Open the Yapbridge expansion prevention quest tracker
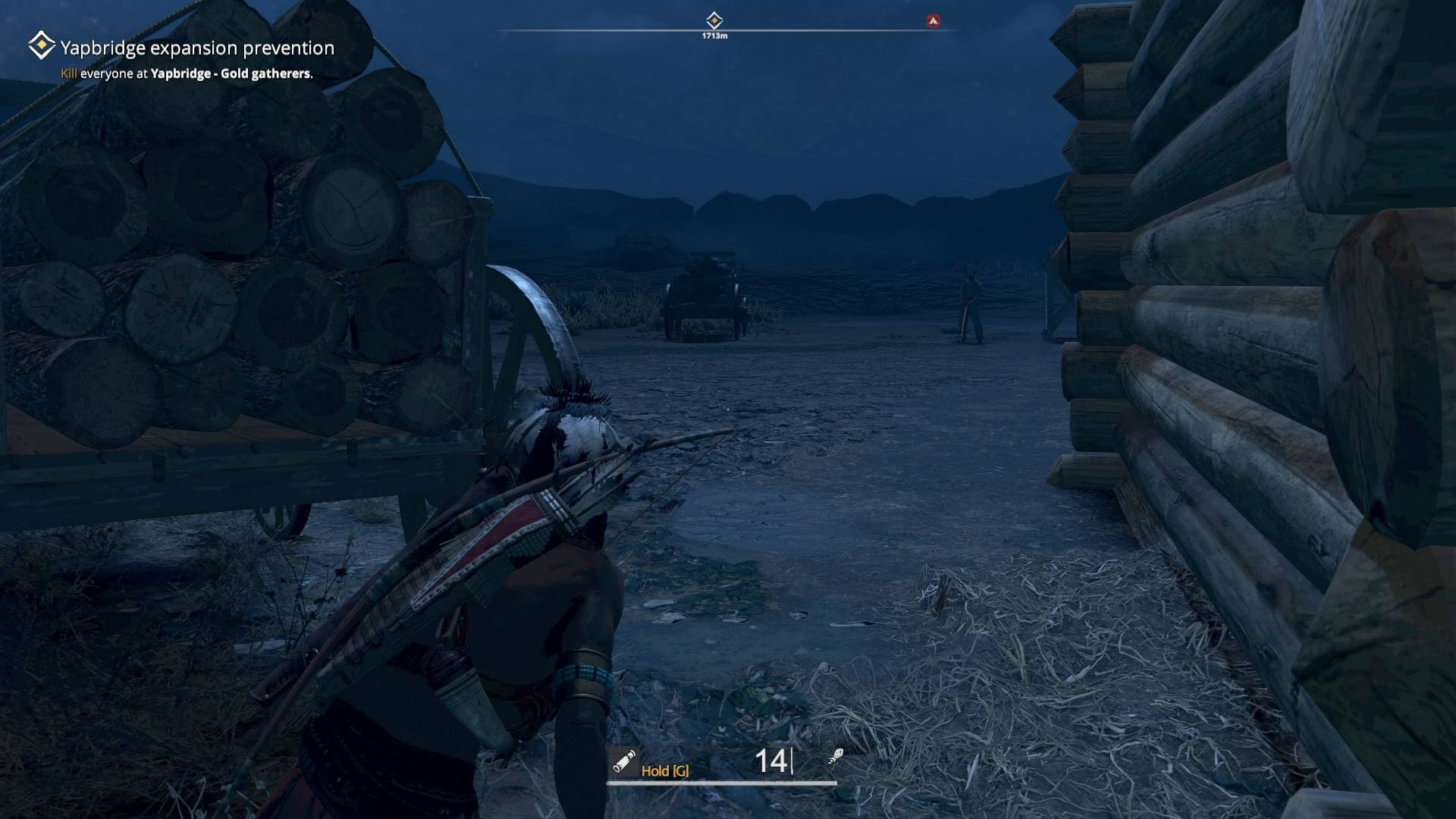 click(x=197, y=48)
